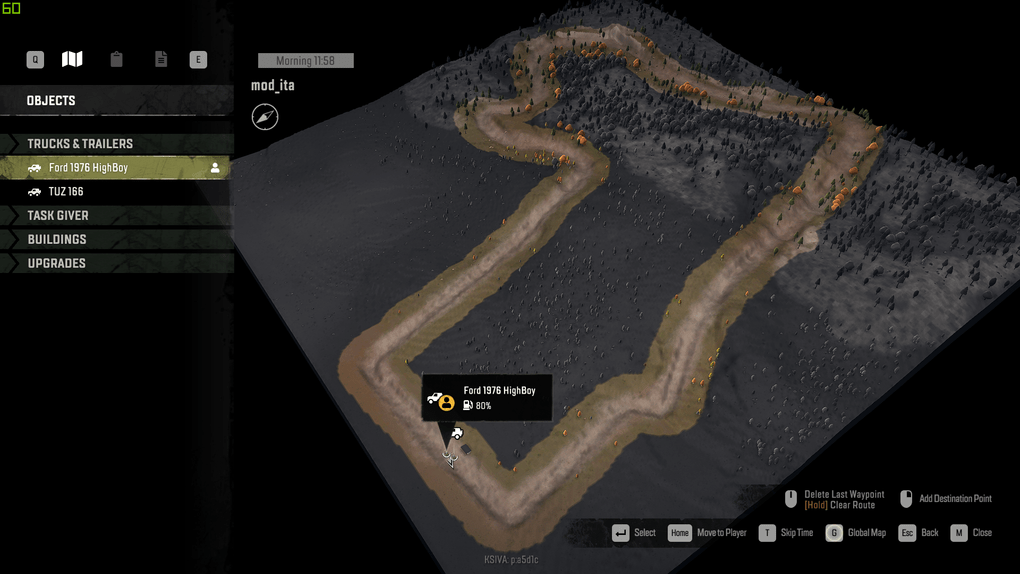1020x574 pixels.
Task: Open the Upgrades category
Action: (57, 264)
